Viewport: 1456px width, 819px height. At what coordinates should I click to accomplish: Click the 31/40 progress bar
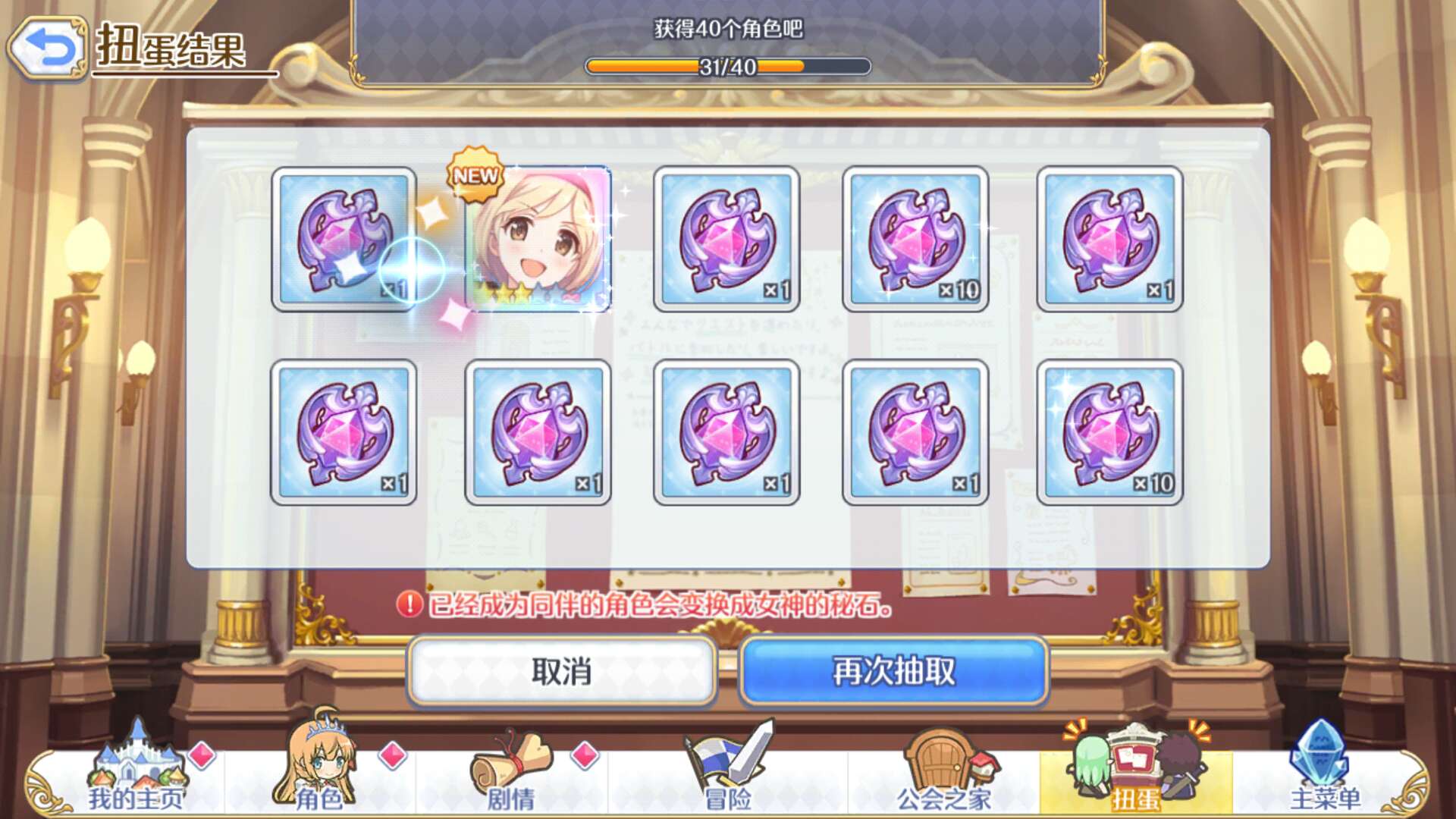(x=726, y=67)
